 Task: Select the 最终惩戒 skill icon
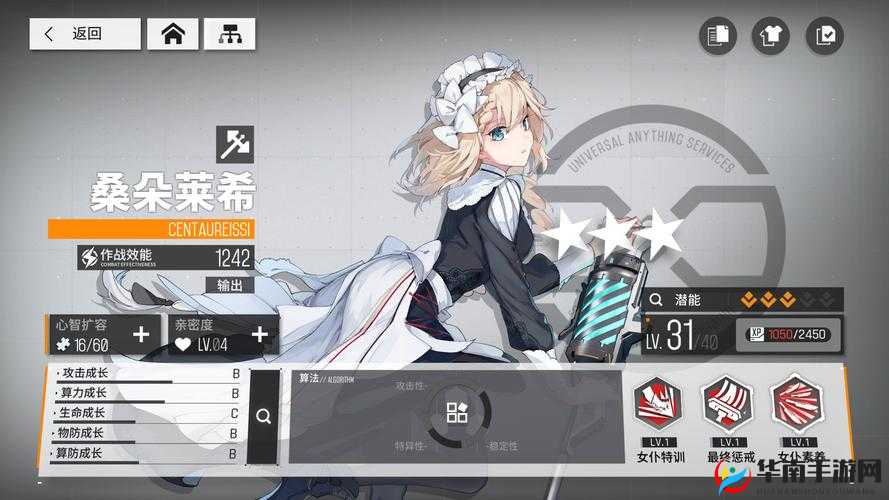(x=726, y=405)
